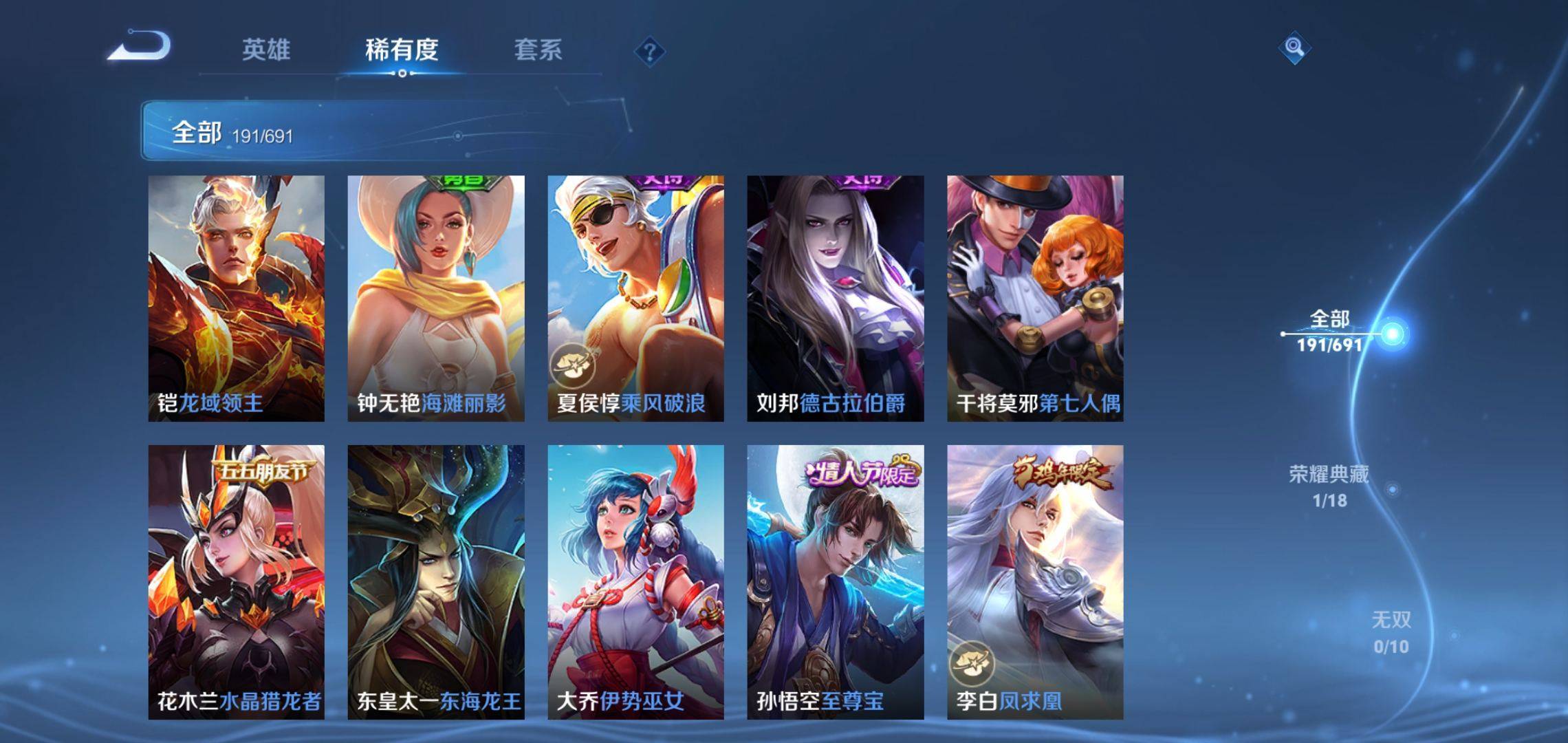Image resolution: width=1568 pixels, height=743 pixels.
Task: Open the 夏侯惇 乘风破浪 skin card
Action: (635, 298)
